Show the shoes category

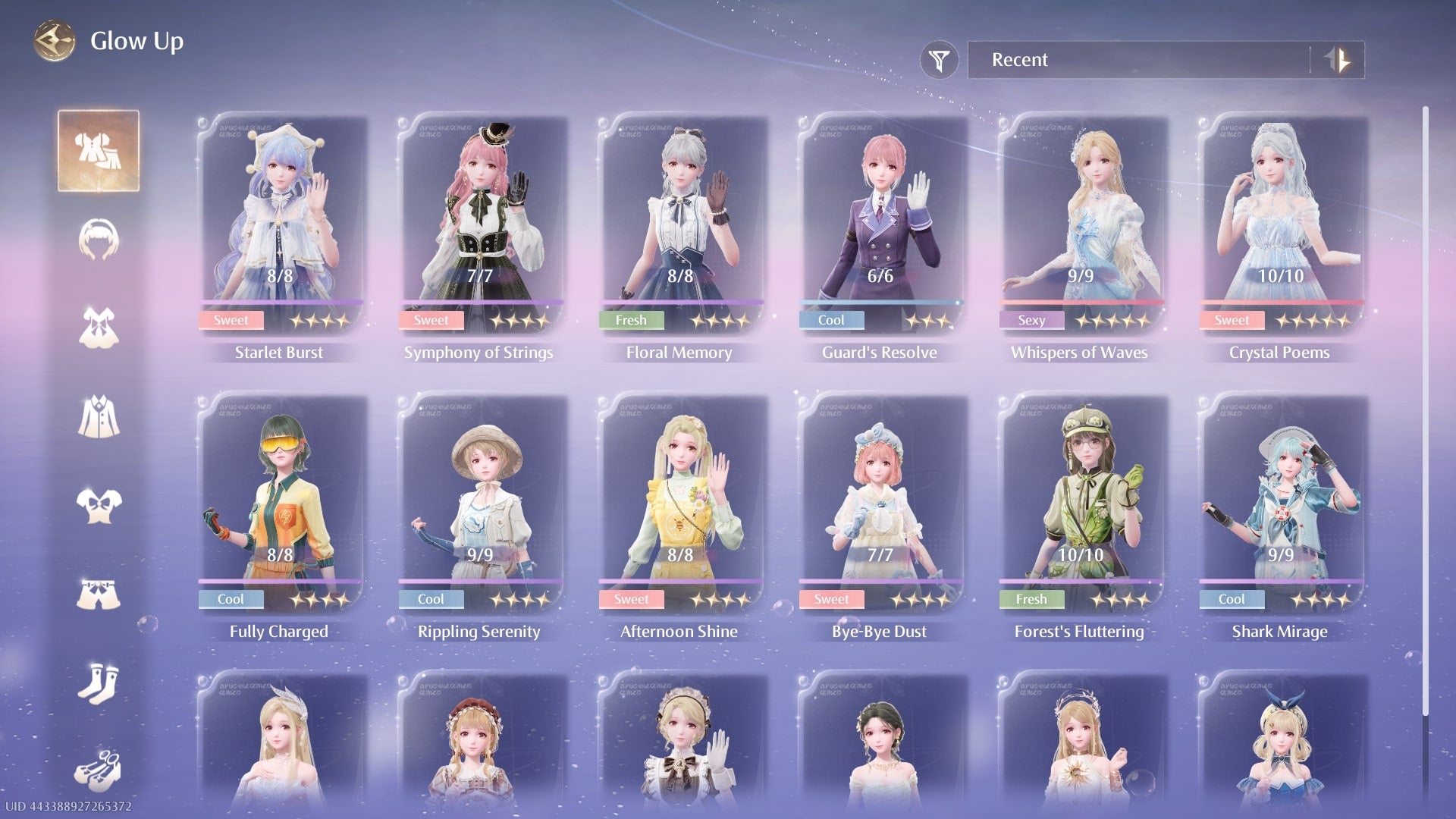click(x=99, y=770)
